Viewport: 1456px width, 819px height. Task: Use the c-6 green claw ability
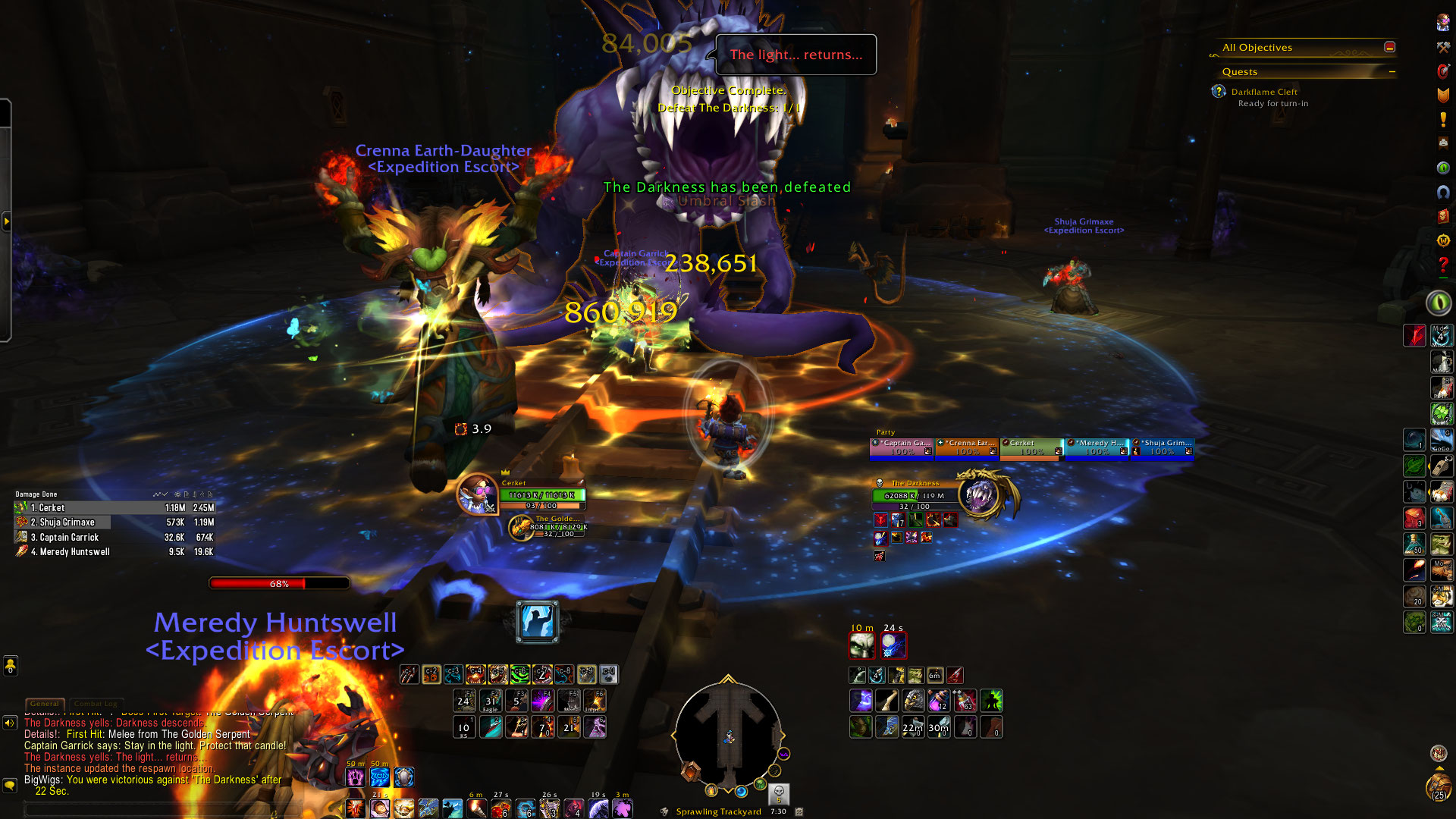pos(519,674)
